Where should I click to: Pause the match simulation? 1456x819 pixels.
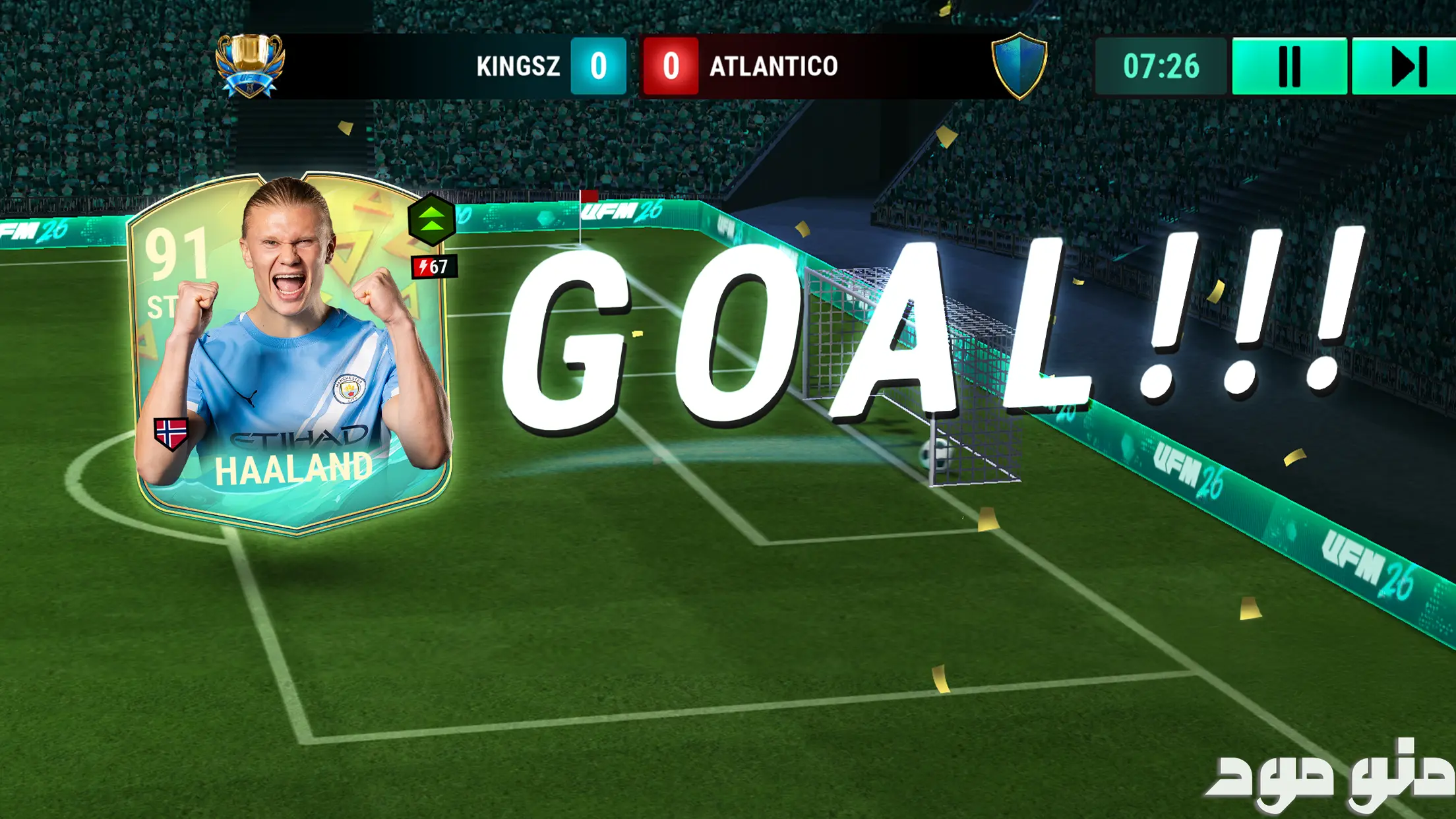(1289, 66)
